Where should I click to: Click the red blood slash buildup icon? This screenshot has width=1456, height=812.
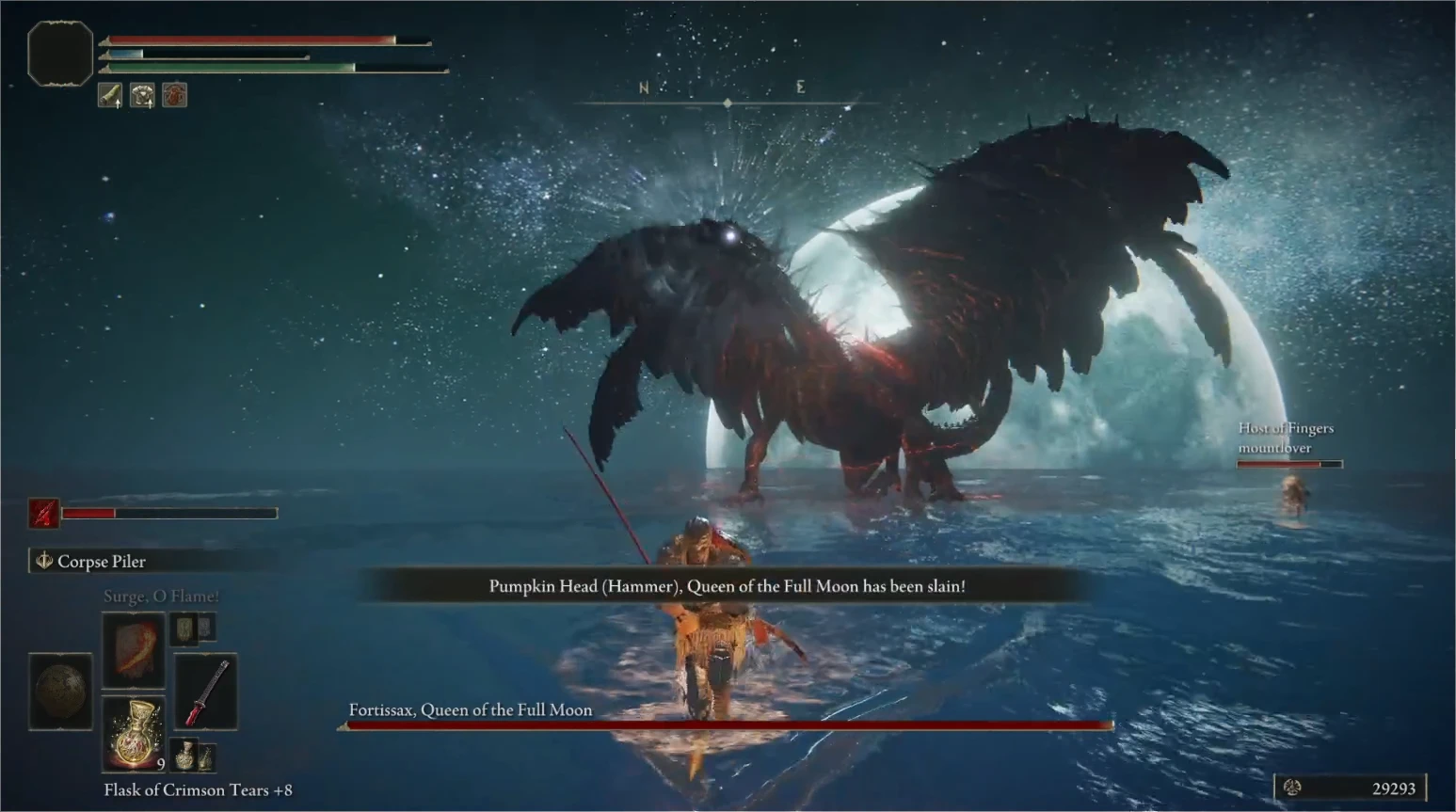(x=43, y=513)
